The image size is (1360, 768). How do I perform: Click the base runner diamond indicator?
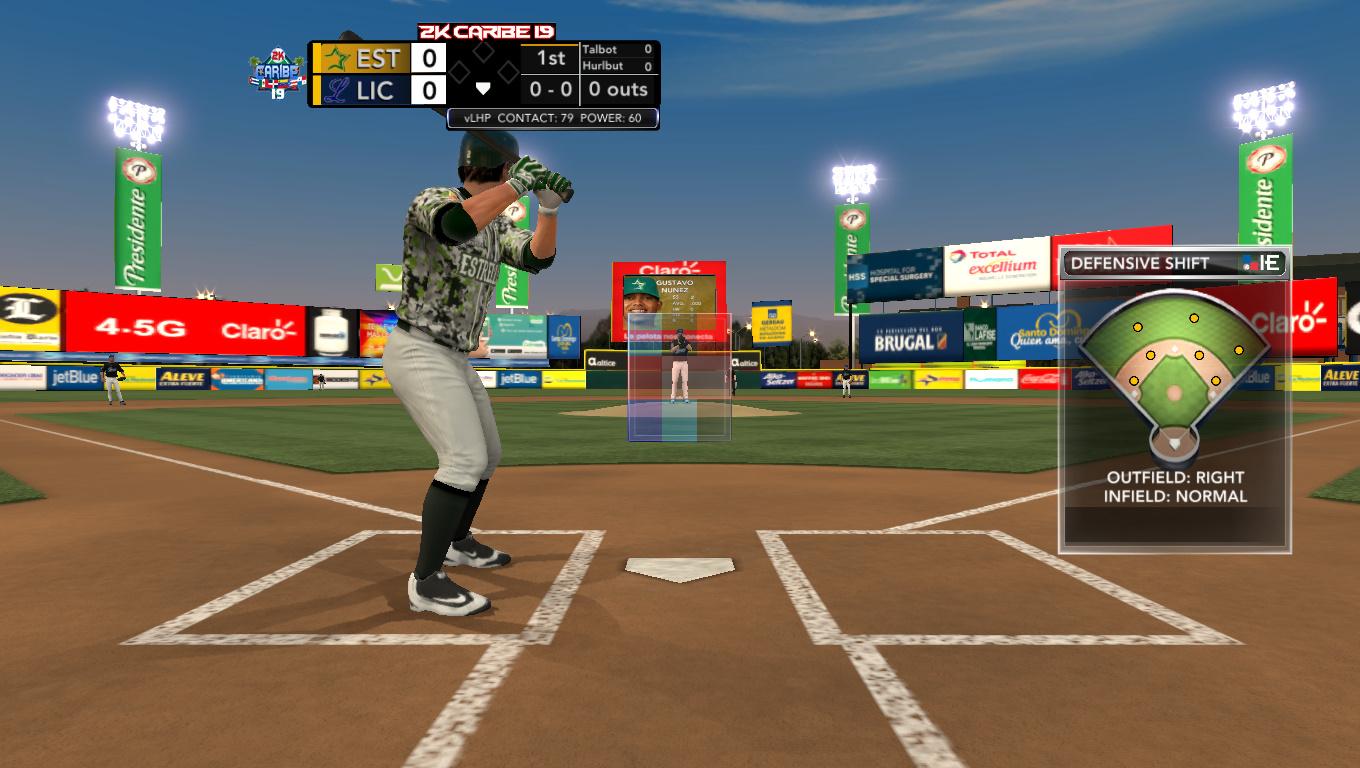click(483, 69)
